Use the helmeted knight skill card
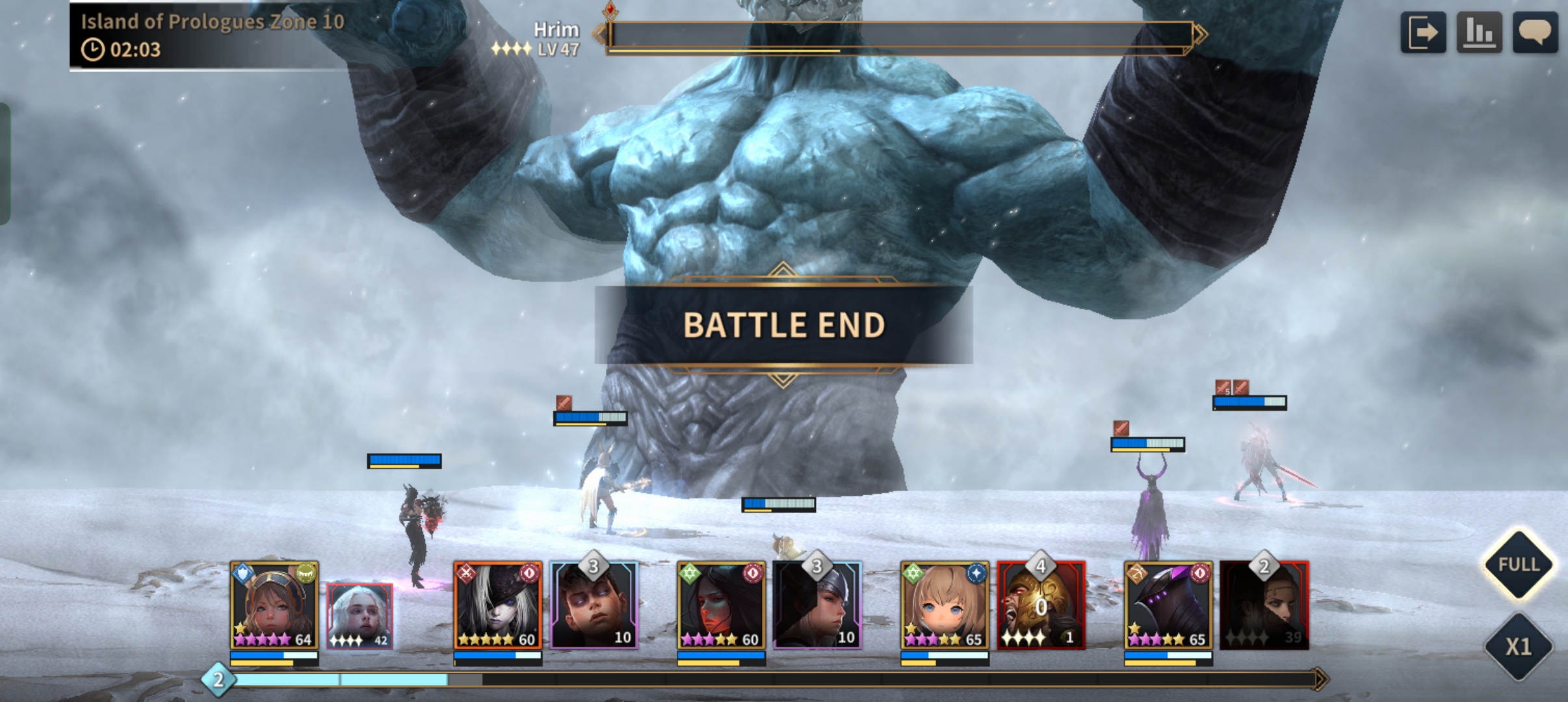The height and width of the screenshot is (702, 1568). [817, 606]
